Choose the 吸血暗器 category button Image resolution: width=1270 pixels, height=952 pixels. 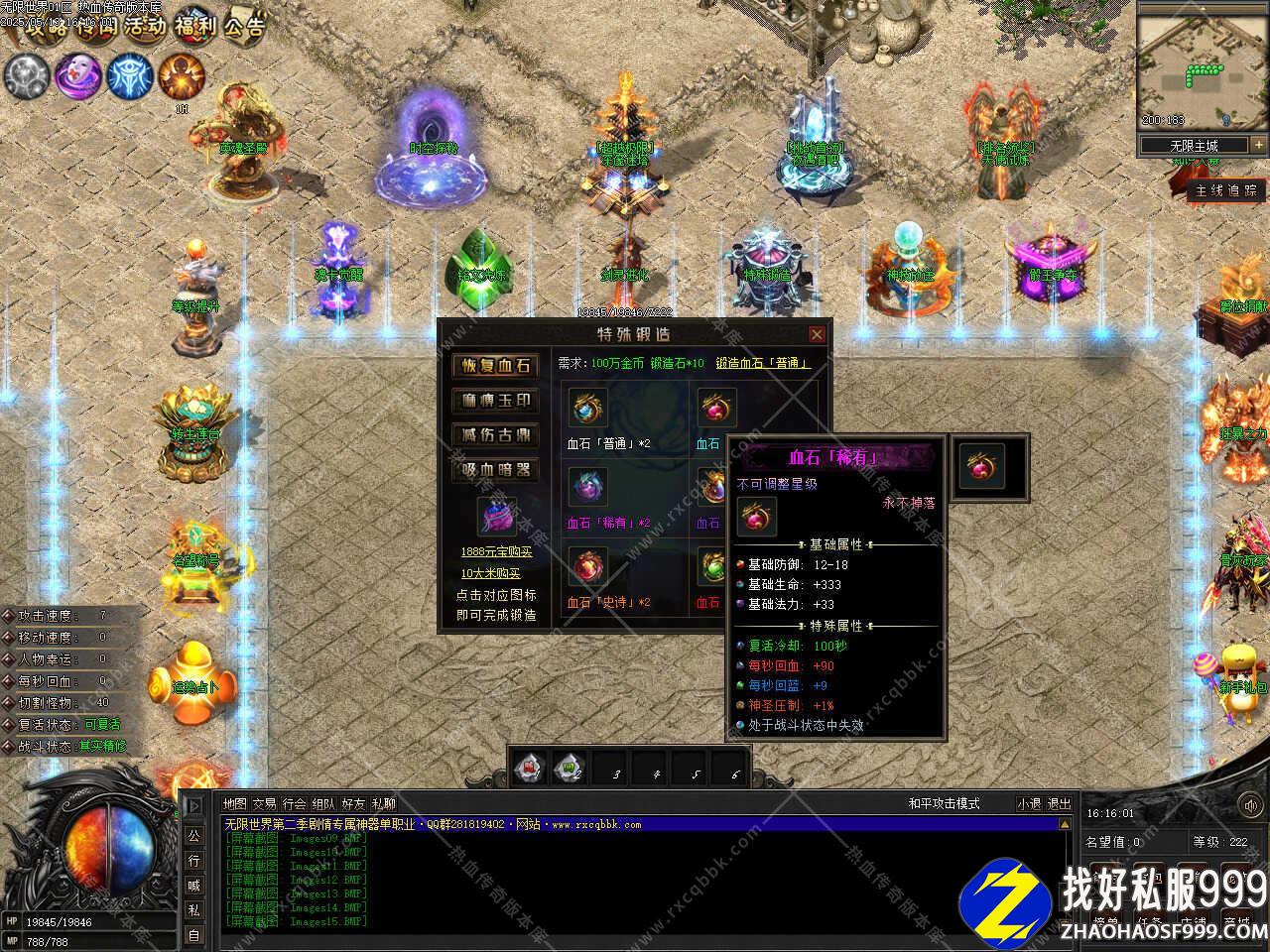click(495, 470)
